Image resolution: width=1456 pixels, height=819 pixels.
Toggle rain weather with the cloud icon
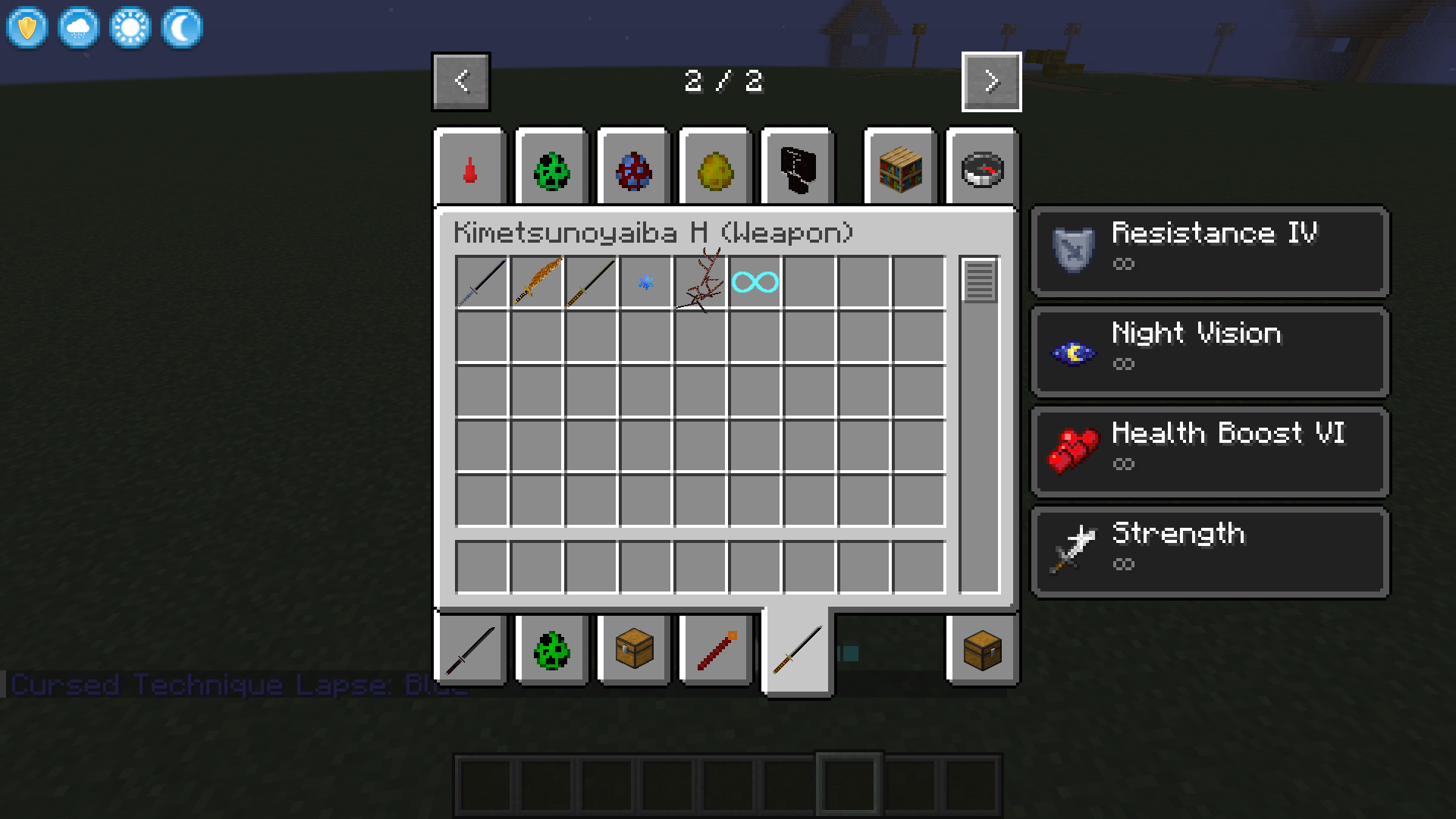[78, 27]
